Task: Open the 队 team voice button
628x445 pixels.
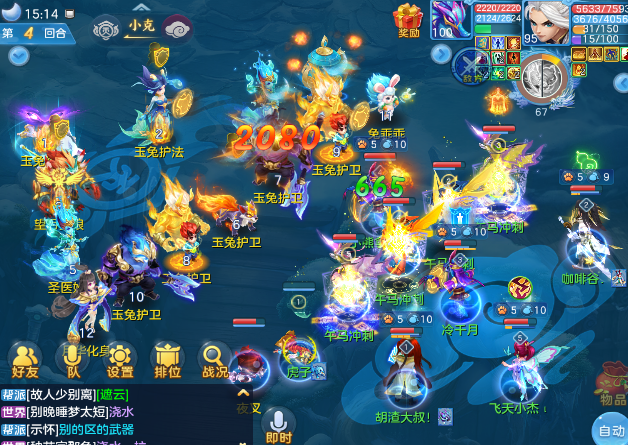Action: [72, 360]
